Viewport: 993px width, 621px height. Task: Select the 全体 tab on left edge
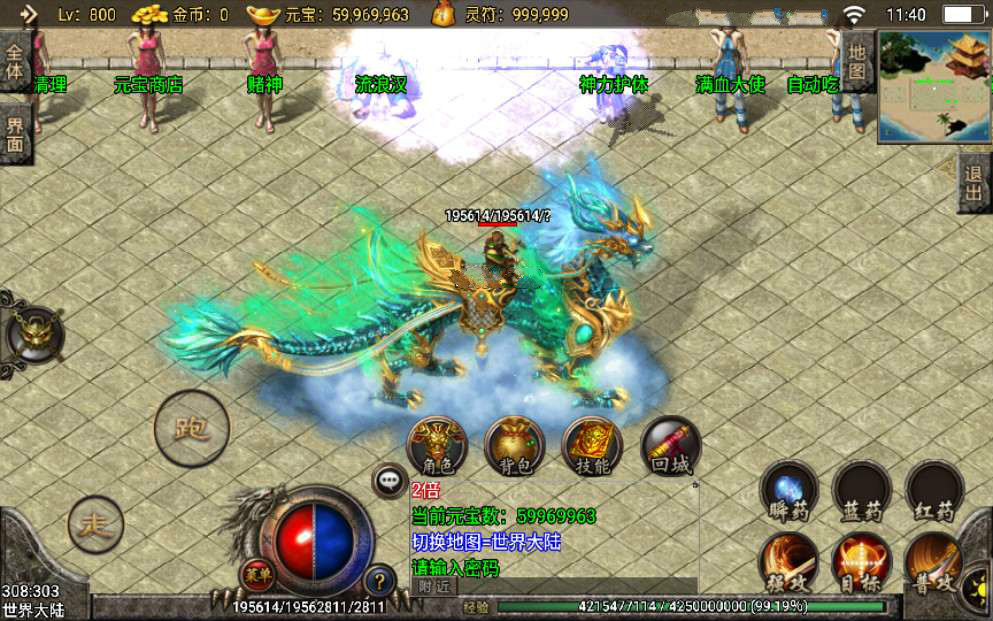point(15,60)
